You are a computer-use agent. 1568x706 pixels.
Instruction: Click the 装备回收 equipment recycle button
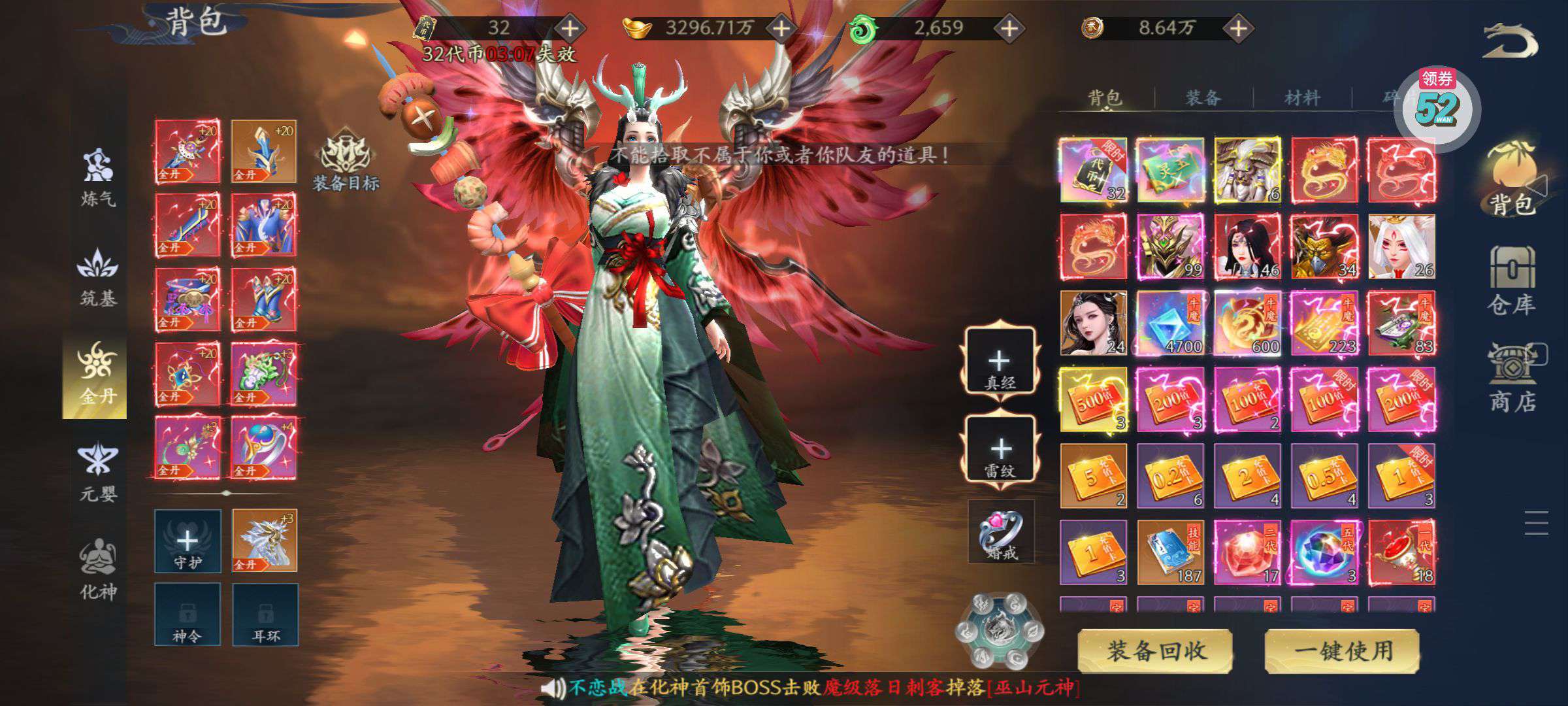(x=1155, y=650)
